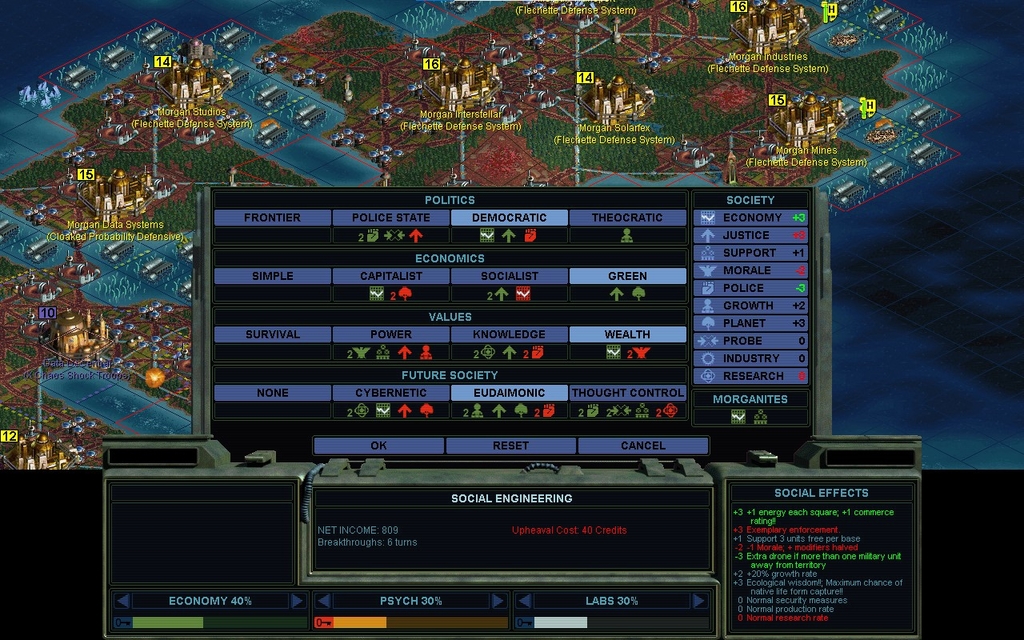Select Thought Control future society

point(627,393)
